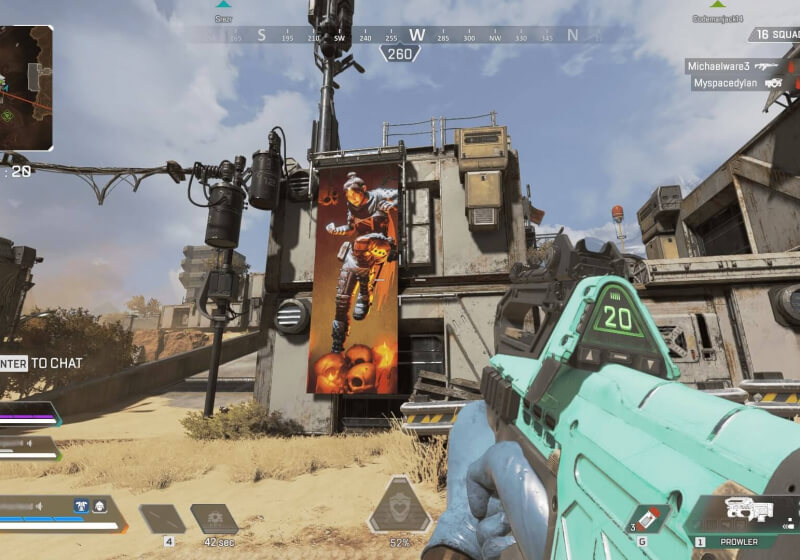
Task: Open the minimap
Action: point(26,88)
